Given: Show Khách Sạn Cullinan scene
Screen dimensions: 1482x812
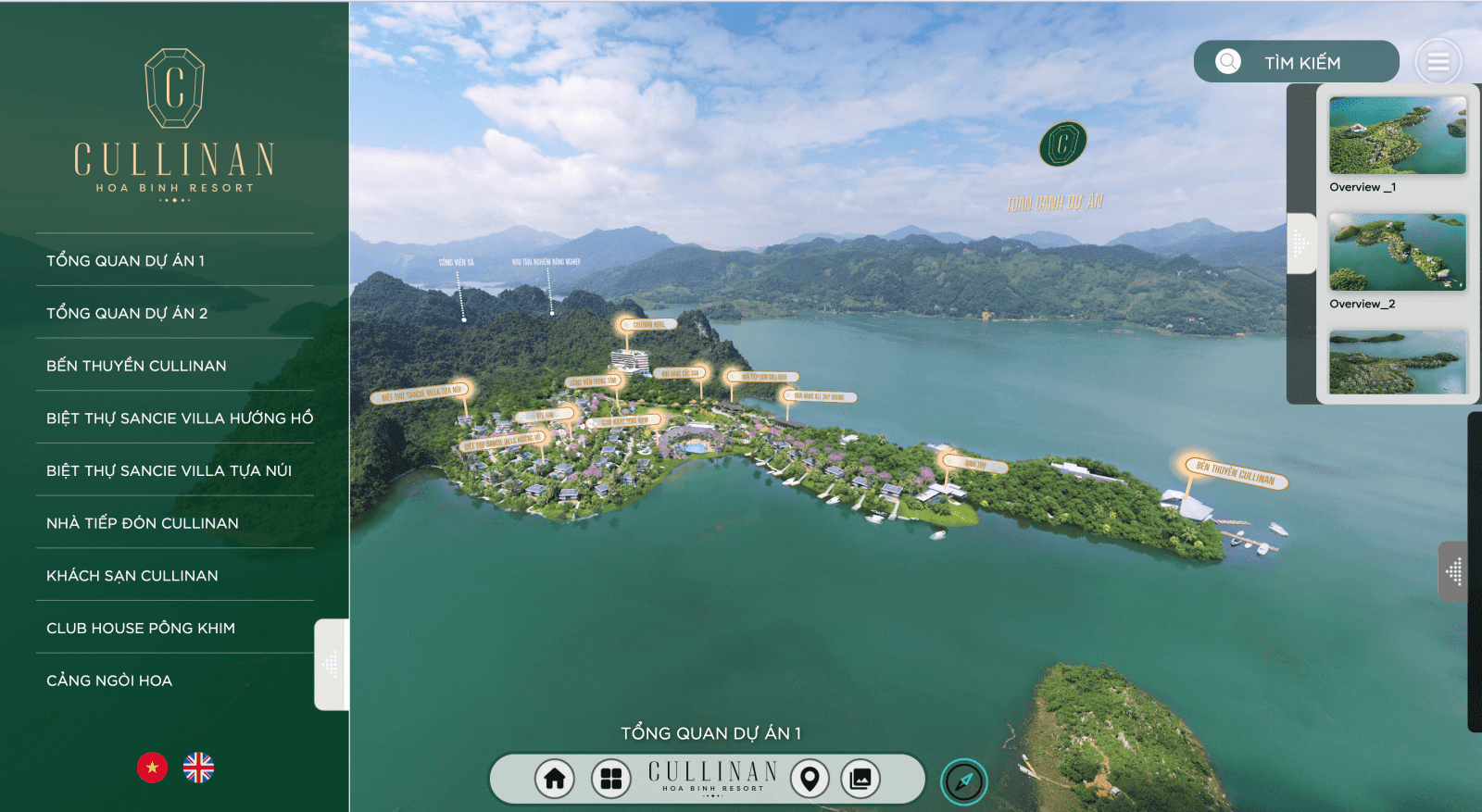Looking at the screenshot, I should [132, 576].
